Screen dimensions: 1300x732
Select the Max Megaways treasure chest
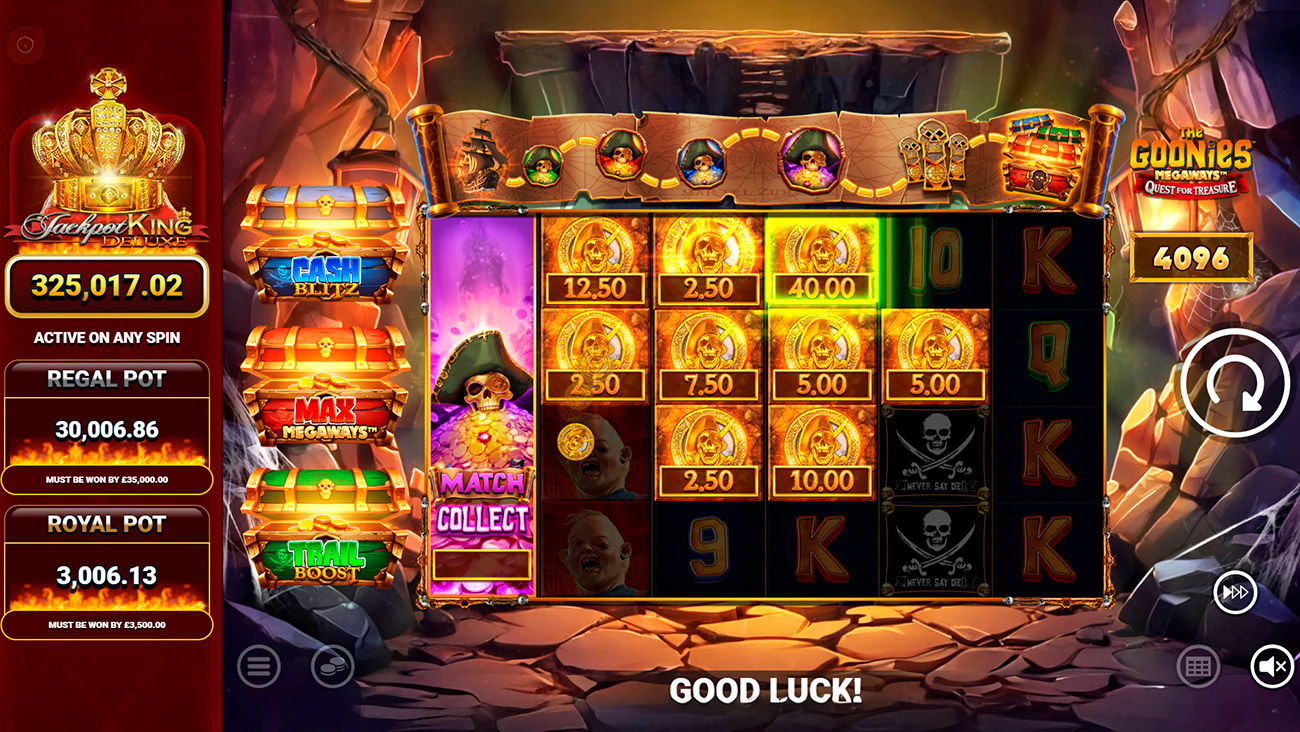pos(324,387)
